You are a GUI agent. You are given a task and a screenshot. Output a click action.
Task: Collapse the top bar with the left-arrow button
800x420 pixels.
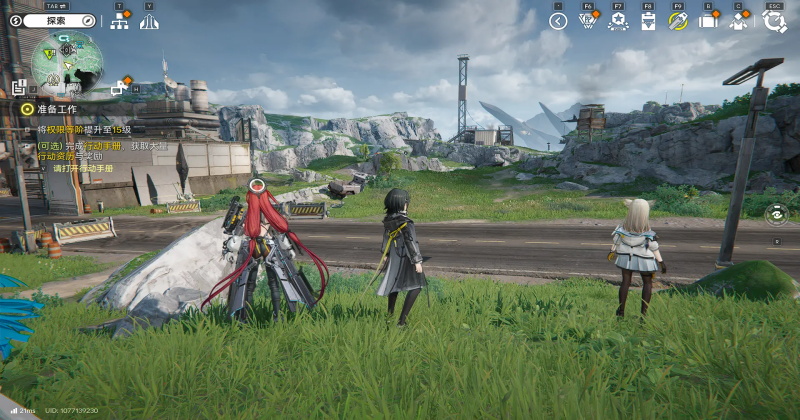pos(558,21)
